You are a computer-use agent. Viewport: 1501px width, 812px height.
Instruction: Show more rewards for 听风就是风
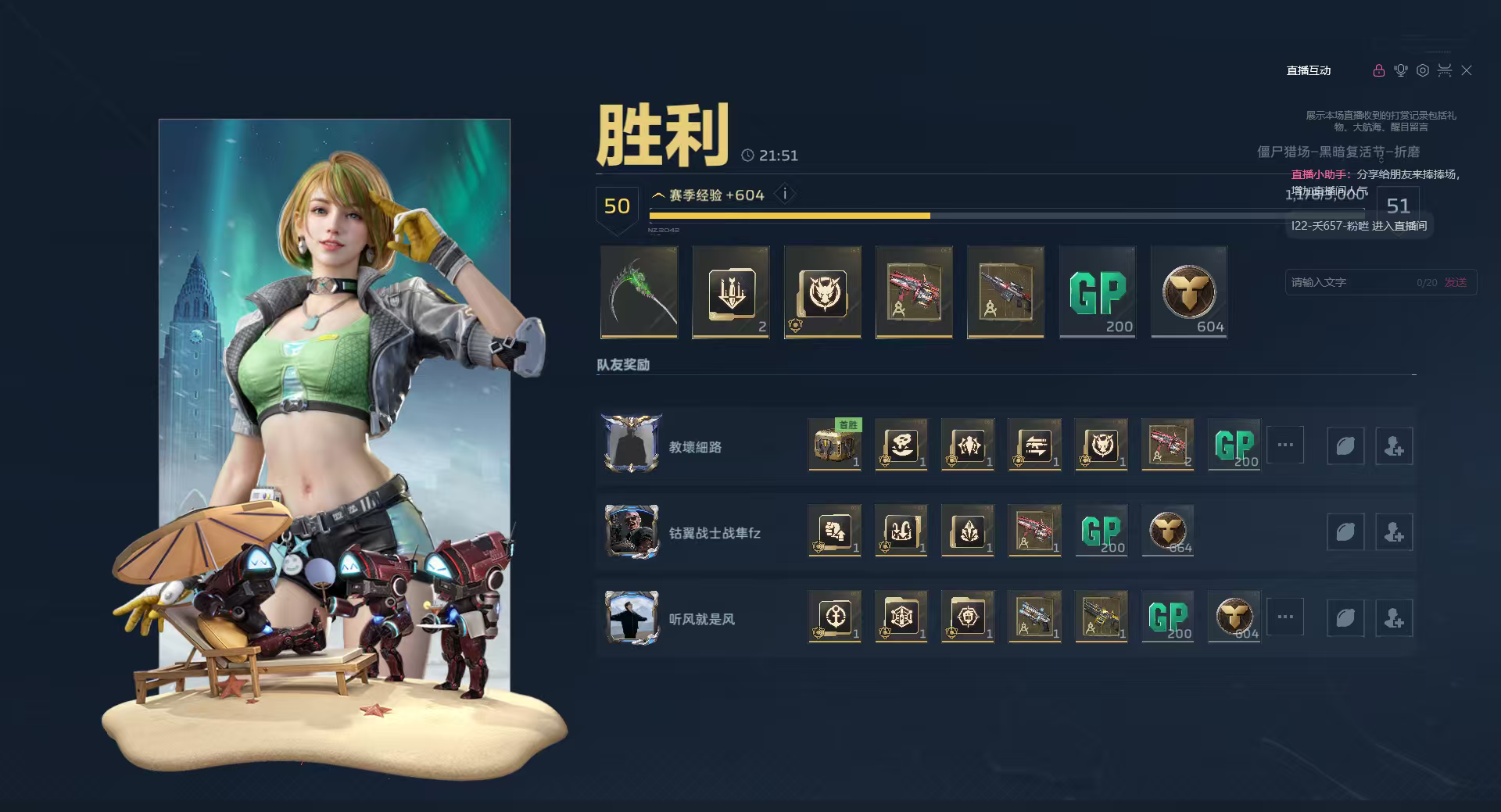click(x=1284, y=617)
